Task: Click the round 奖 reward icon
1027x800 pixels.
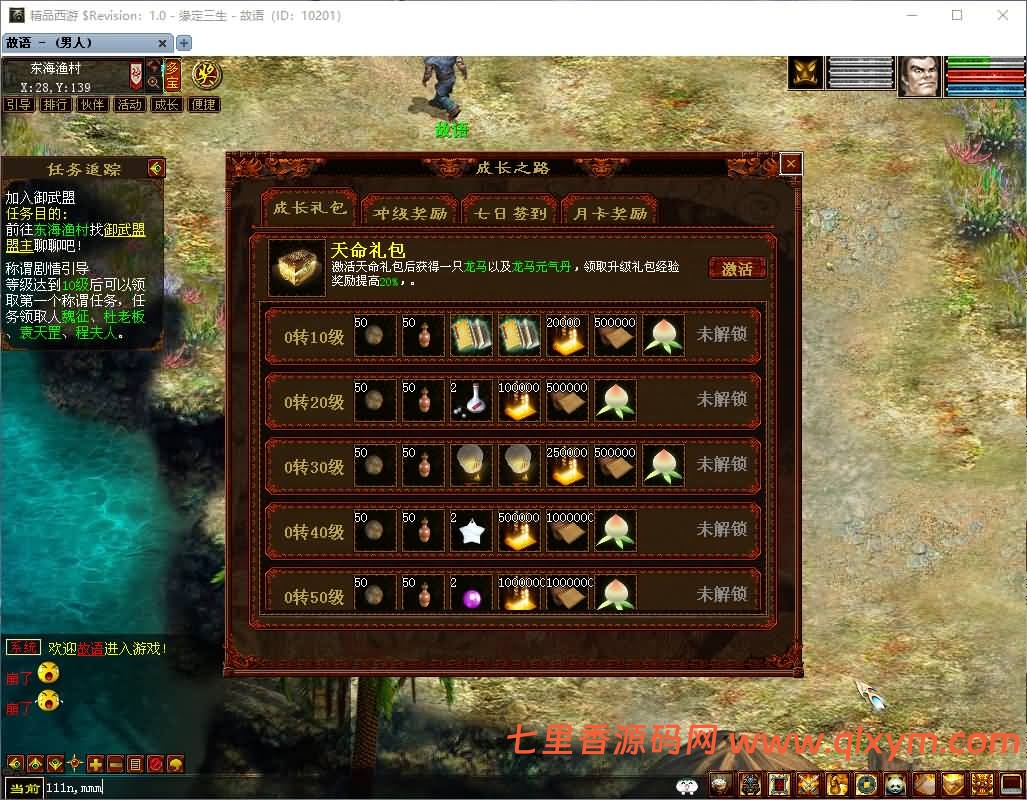Action: [x=207, y=73]
